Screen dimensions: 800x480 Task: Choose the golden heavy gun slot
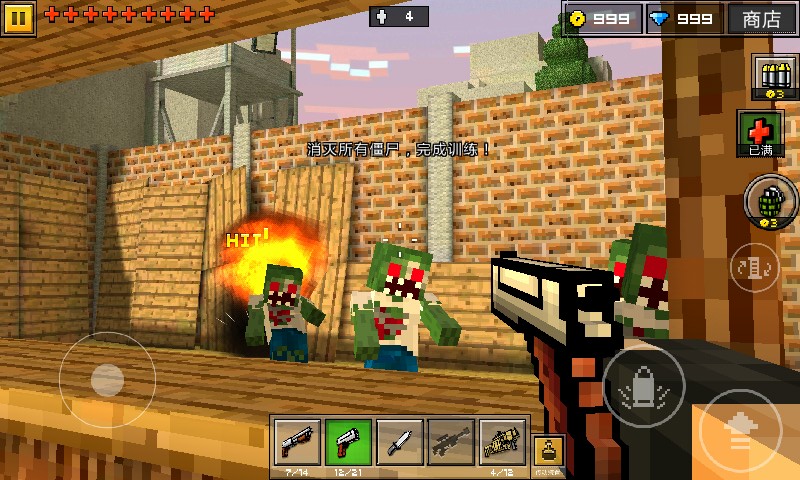pos(503,440)
